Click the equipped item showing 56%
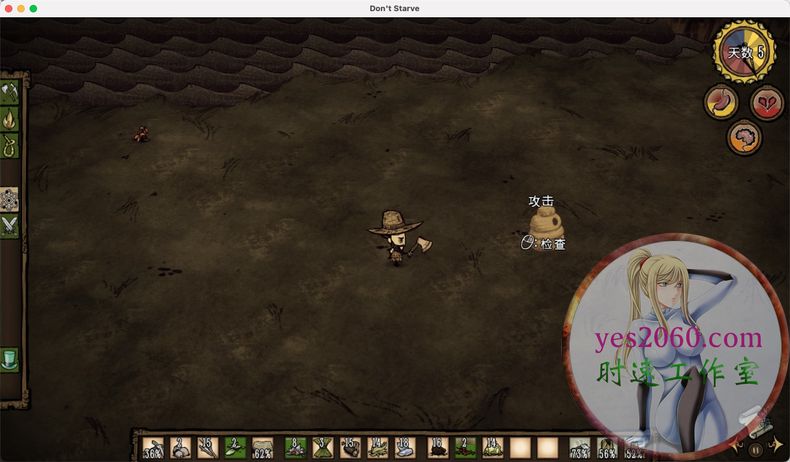This screenshot has width=790, height=462. coord(607,448)
